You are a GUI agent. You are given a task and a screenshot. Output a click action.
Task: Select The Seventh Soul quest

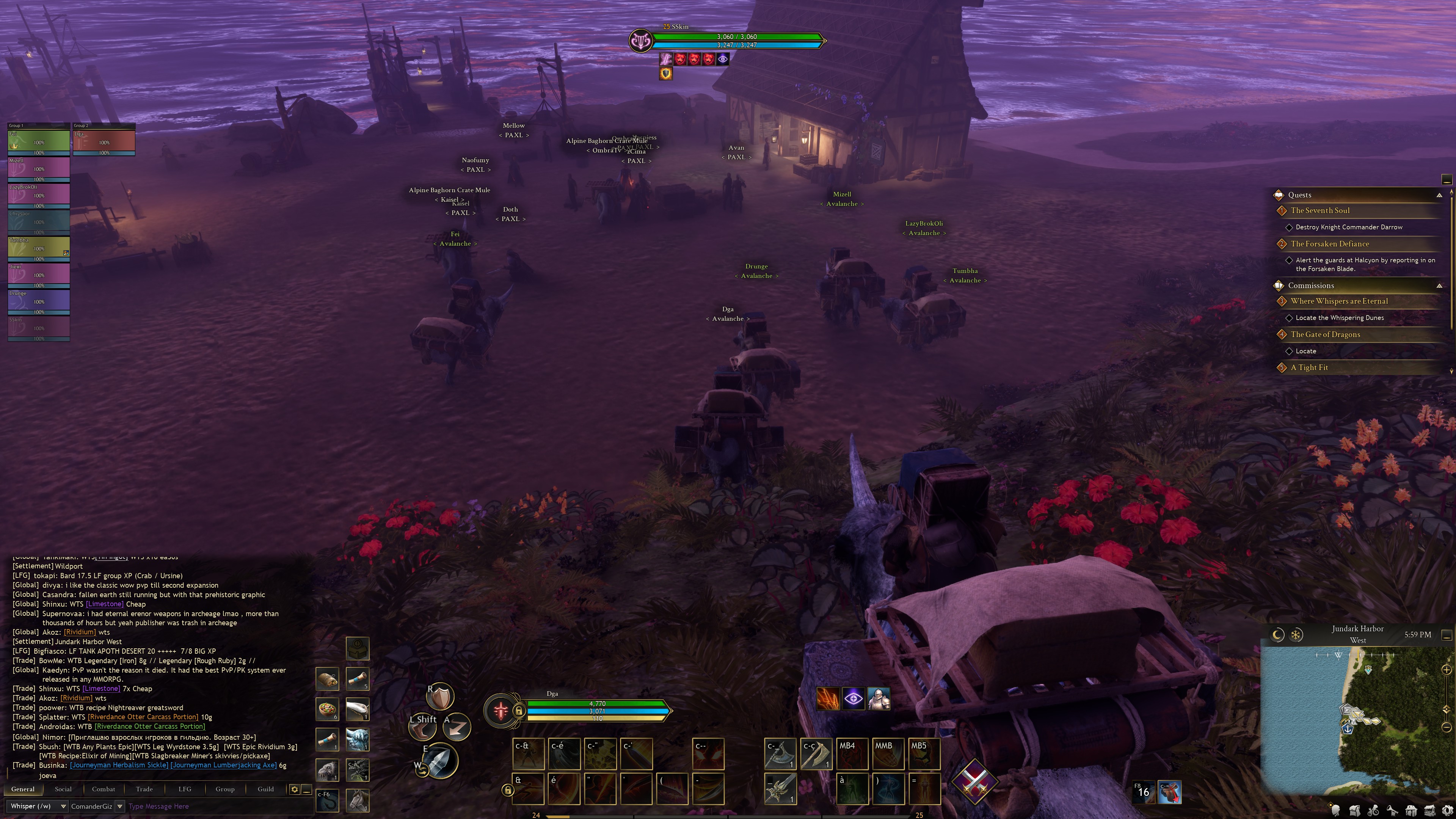point(1320,210)
